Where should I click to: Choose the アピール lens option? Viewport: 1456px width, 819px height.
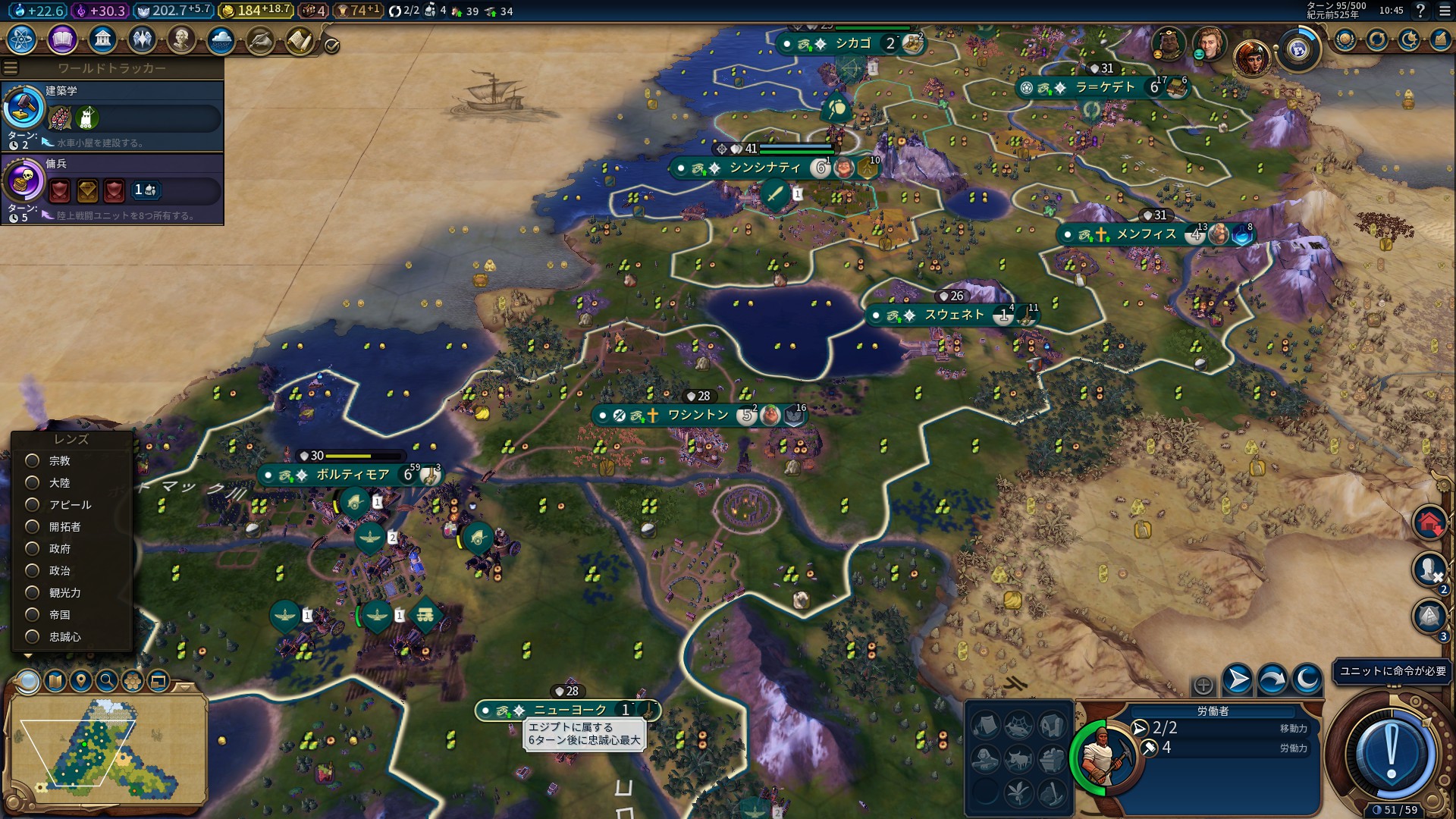[x=33, y=504]
